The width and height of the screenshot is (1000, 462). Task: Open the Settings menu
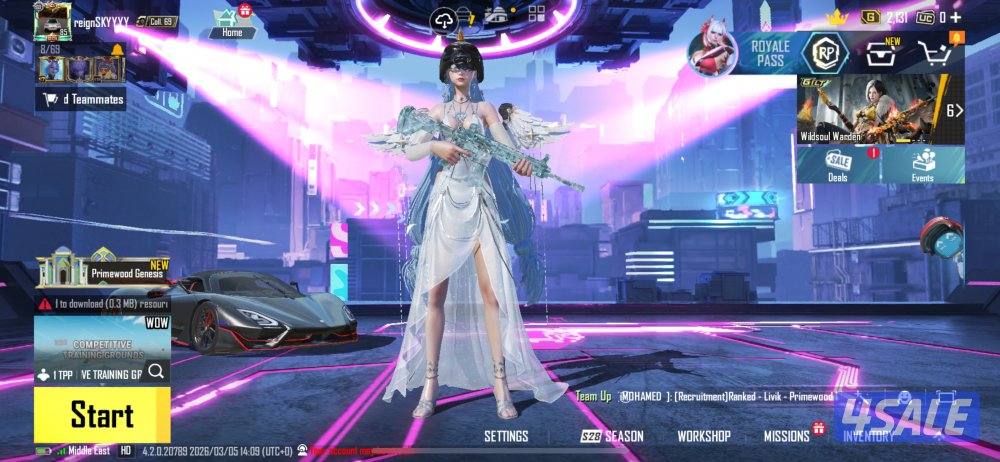click(x=506, y=436)
